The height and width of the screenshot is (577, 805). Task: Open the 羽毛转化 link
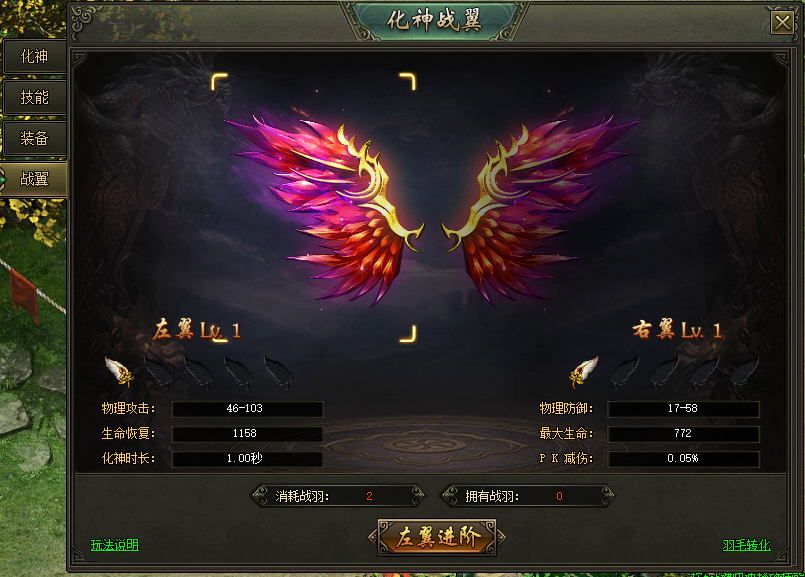(x=747, y=545)
